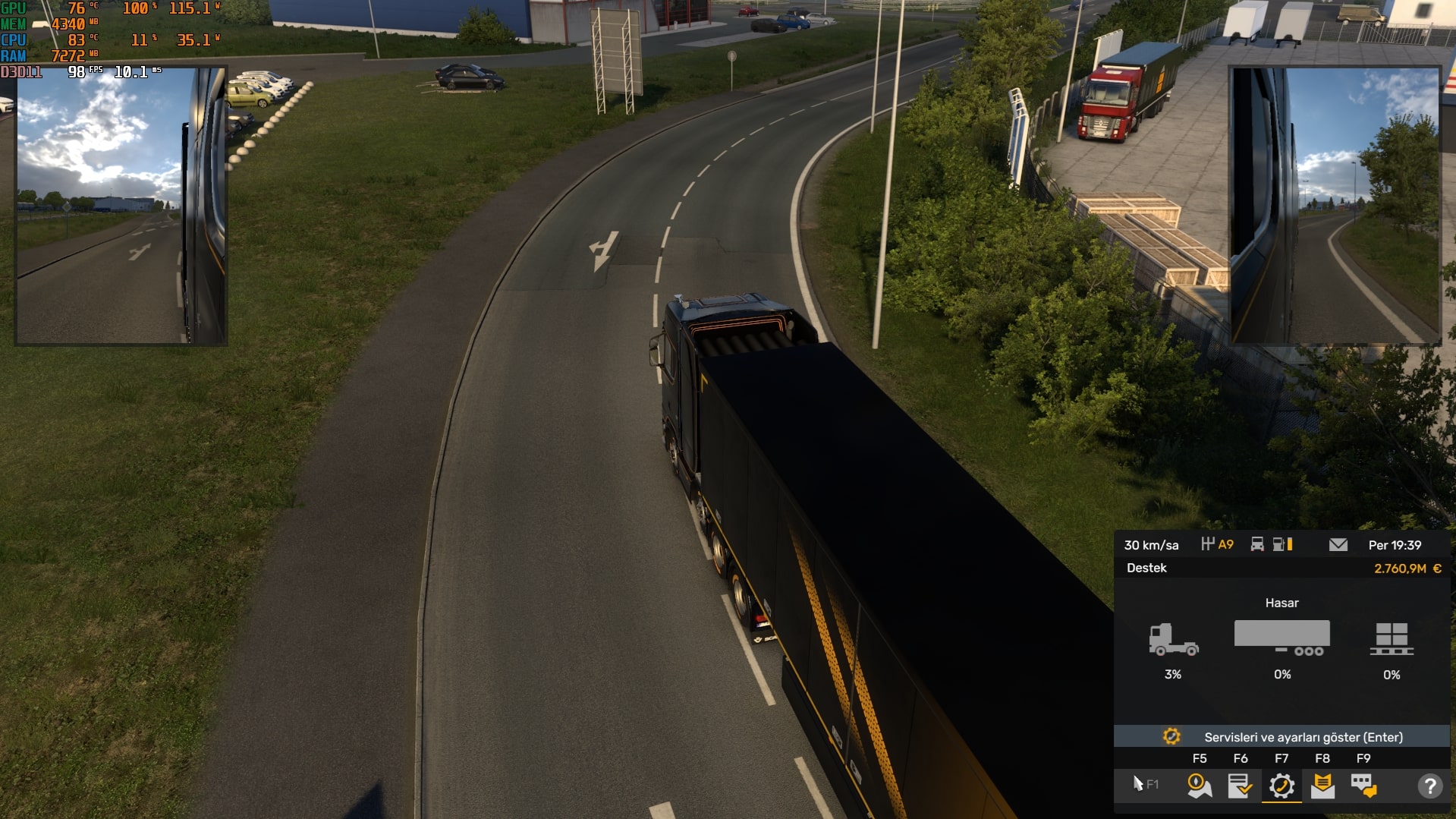Viewport: 1456px width, 819px height.
Task: Open the mail inbox tab
Action: click(x=1322, y=786)
